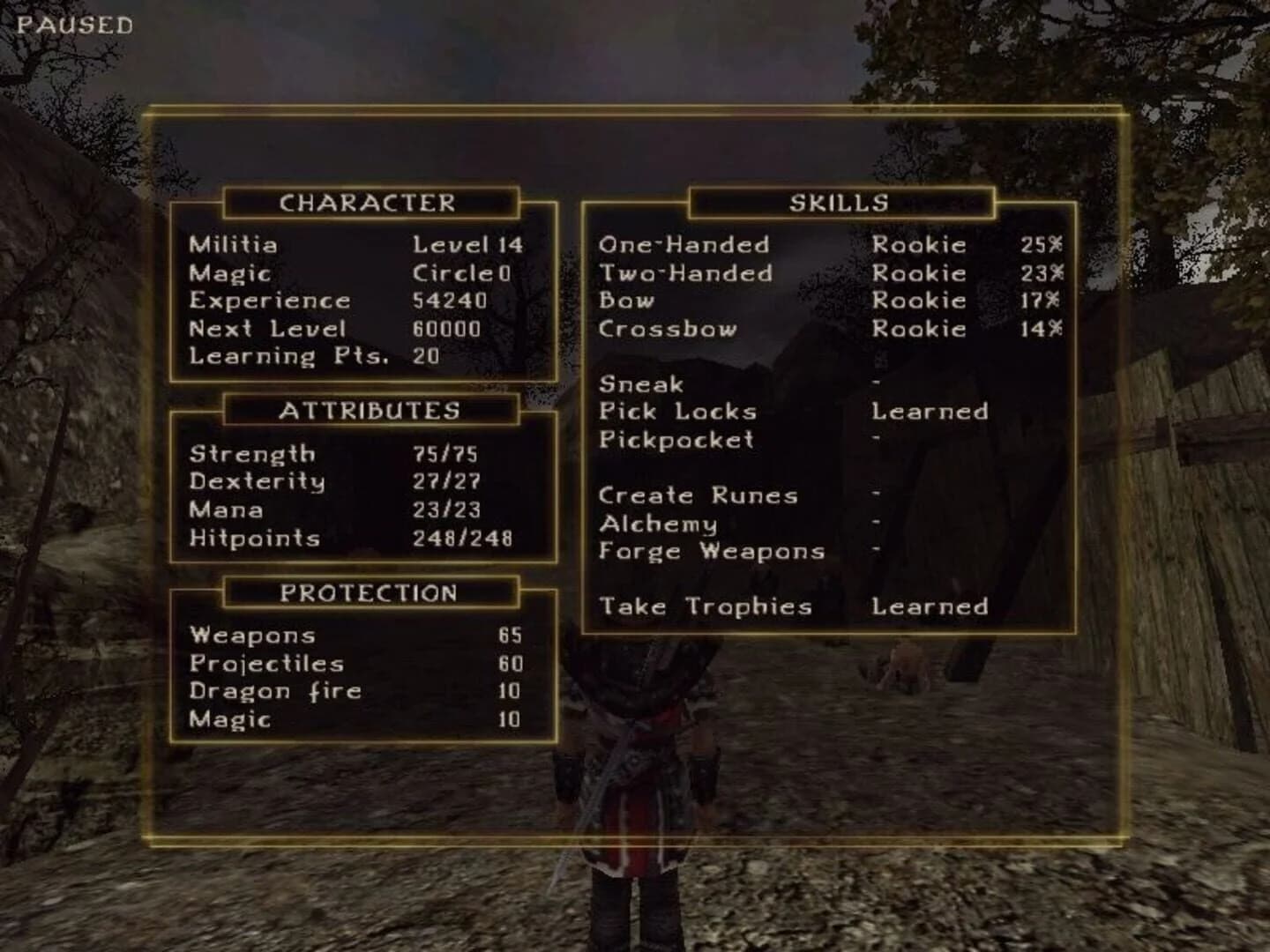The width and height of the screenshot is (1270, 952).
Task: Click the ATTRIBUTES panel header
Action: tap(371, 410)
